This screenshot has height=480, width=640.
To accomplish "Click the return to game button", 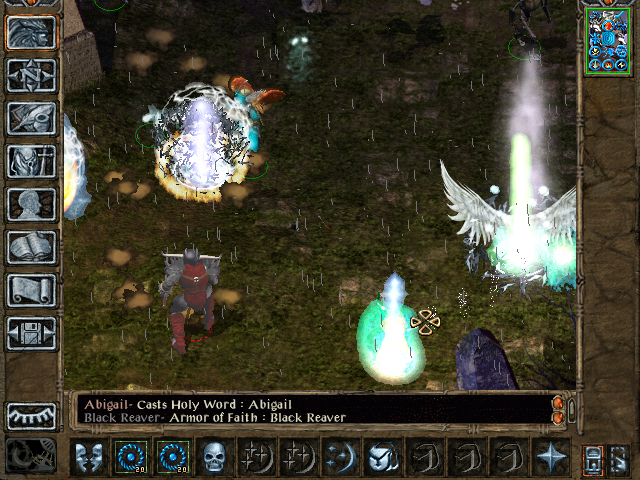I will (31, 31).
